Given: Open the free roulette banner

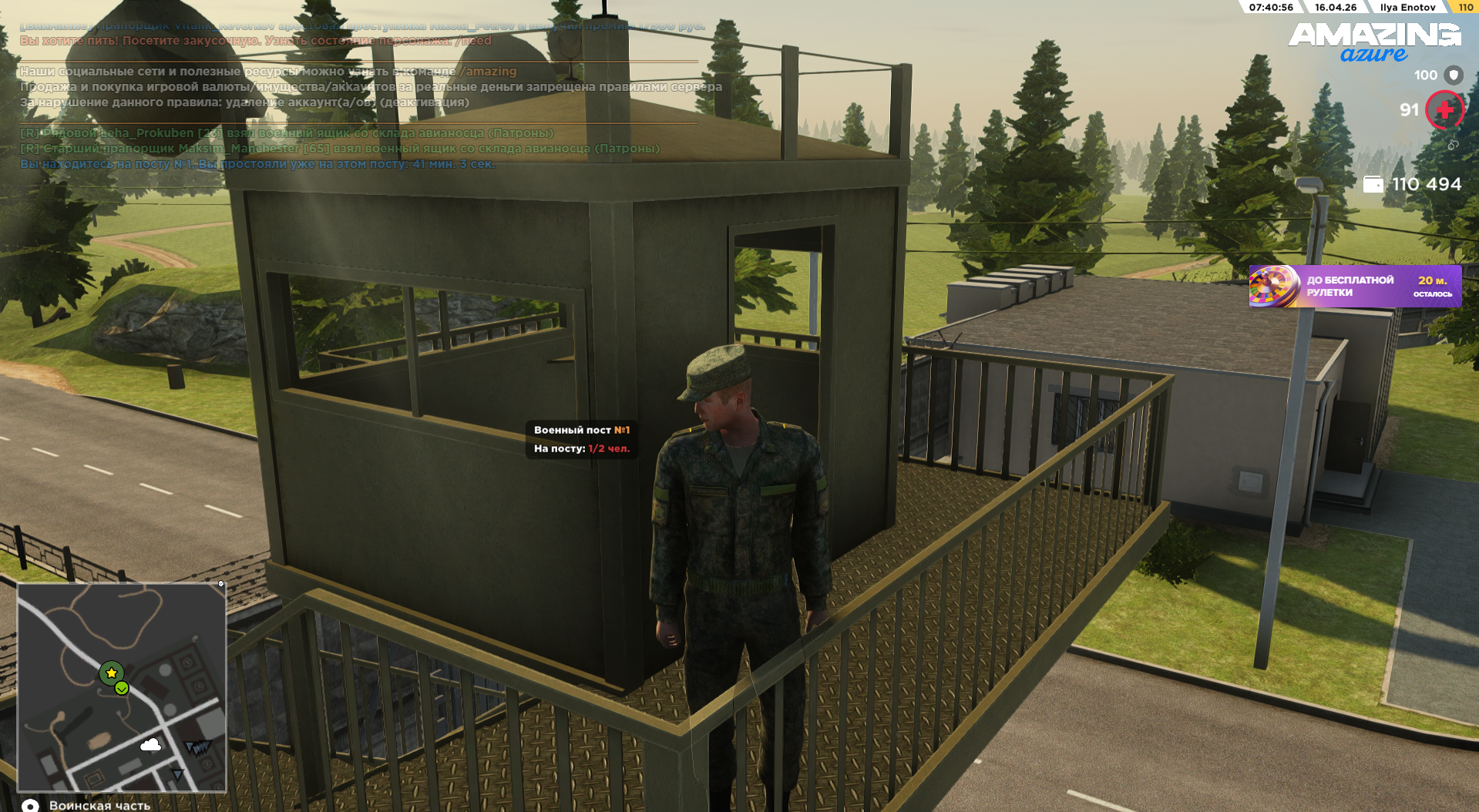Looking at the screenshot, I should click(x=1354, y=287).
